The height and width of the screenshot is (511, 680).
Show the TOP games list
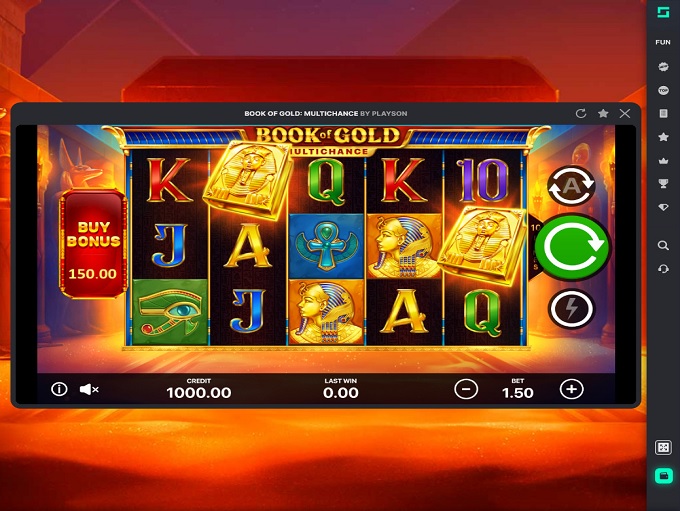click(x=663, y=90)
